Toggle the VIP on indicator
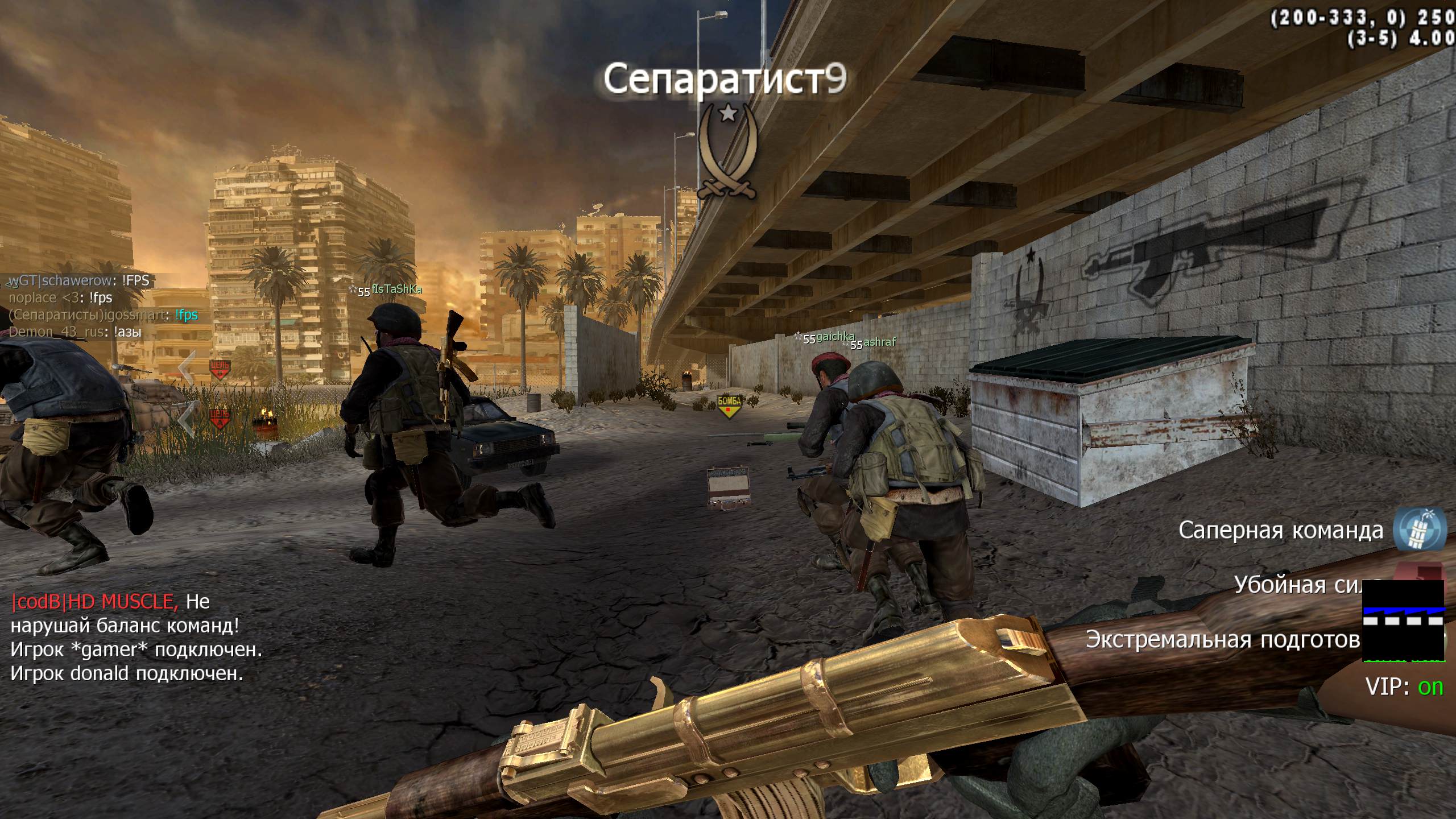 point(1404,687)
